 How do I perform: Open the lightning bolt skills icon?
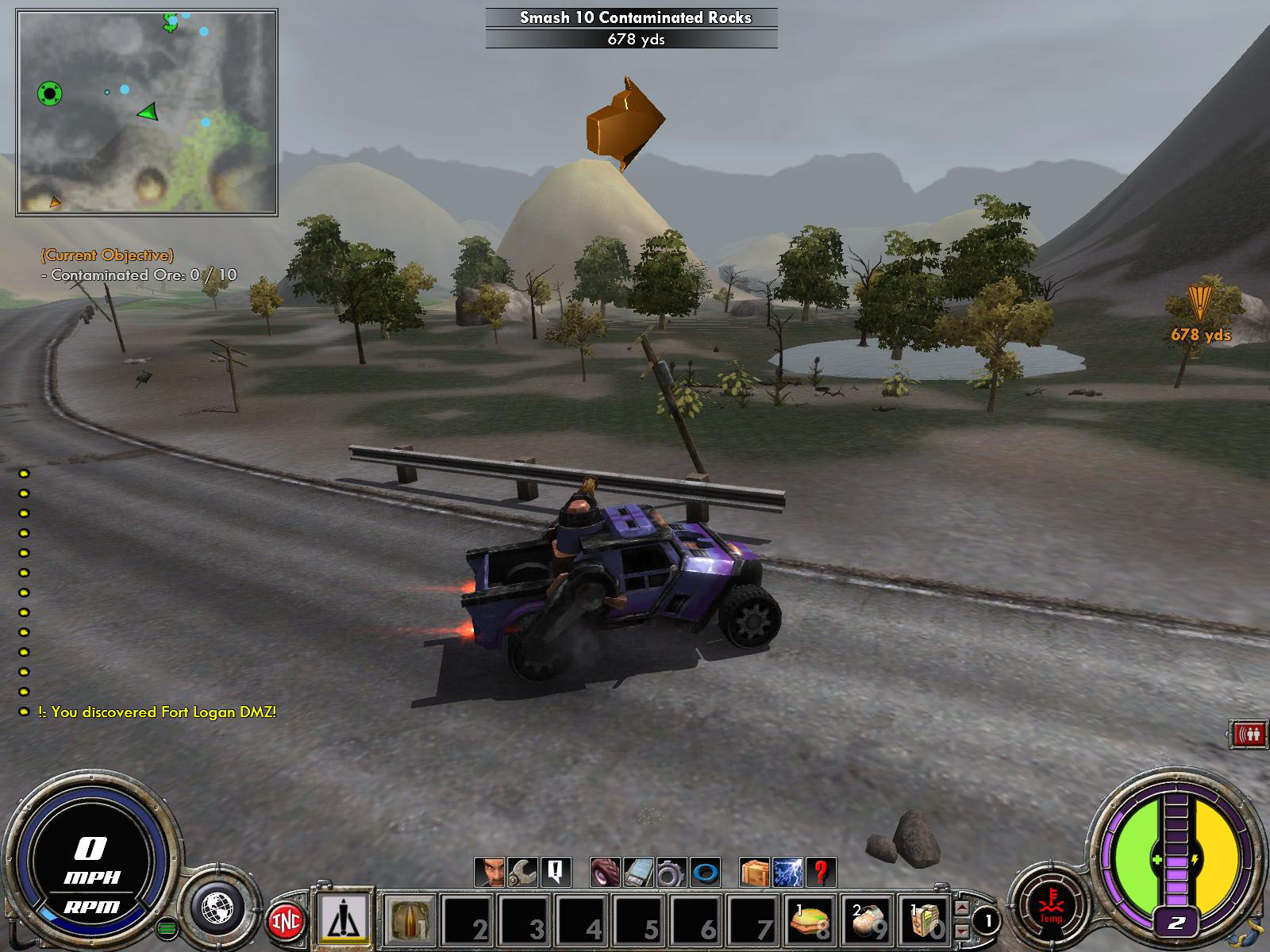click(788, 873)
